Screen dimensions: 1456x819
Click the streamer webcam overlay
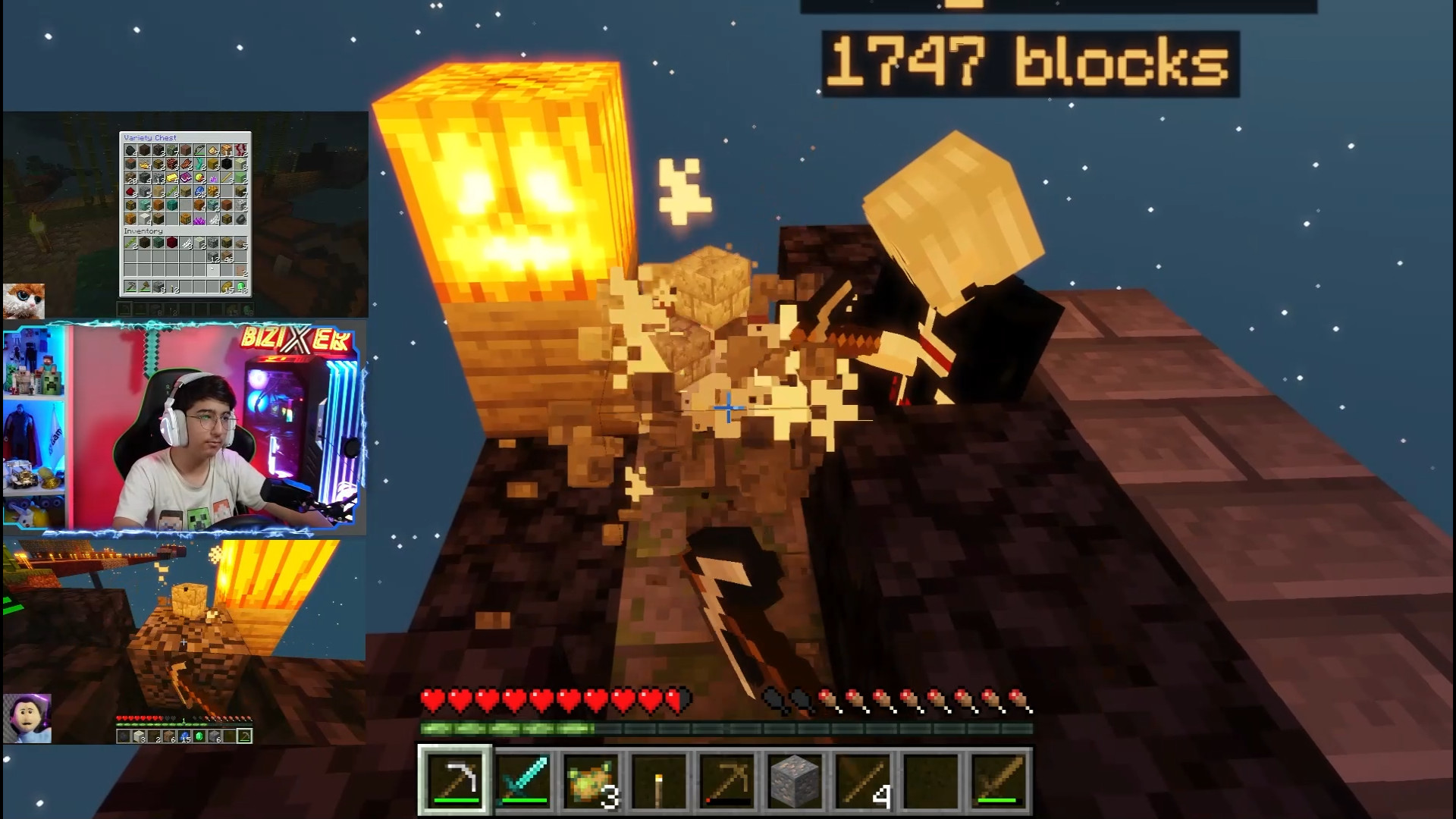(x=185, y=428)
